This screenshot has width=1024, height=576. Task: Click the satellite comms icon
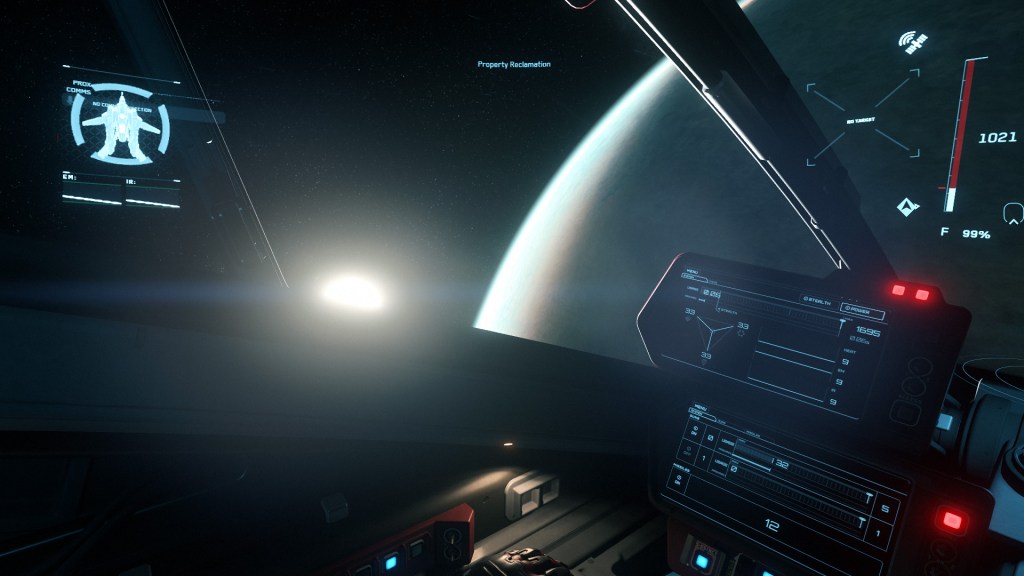pyautogui.click(x=911, y=42)
